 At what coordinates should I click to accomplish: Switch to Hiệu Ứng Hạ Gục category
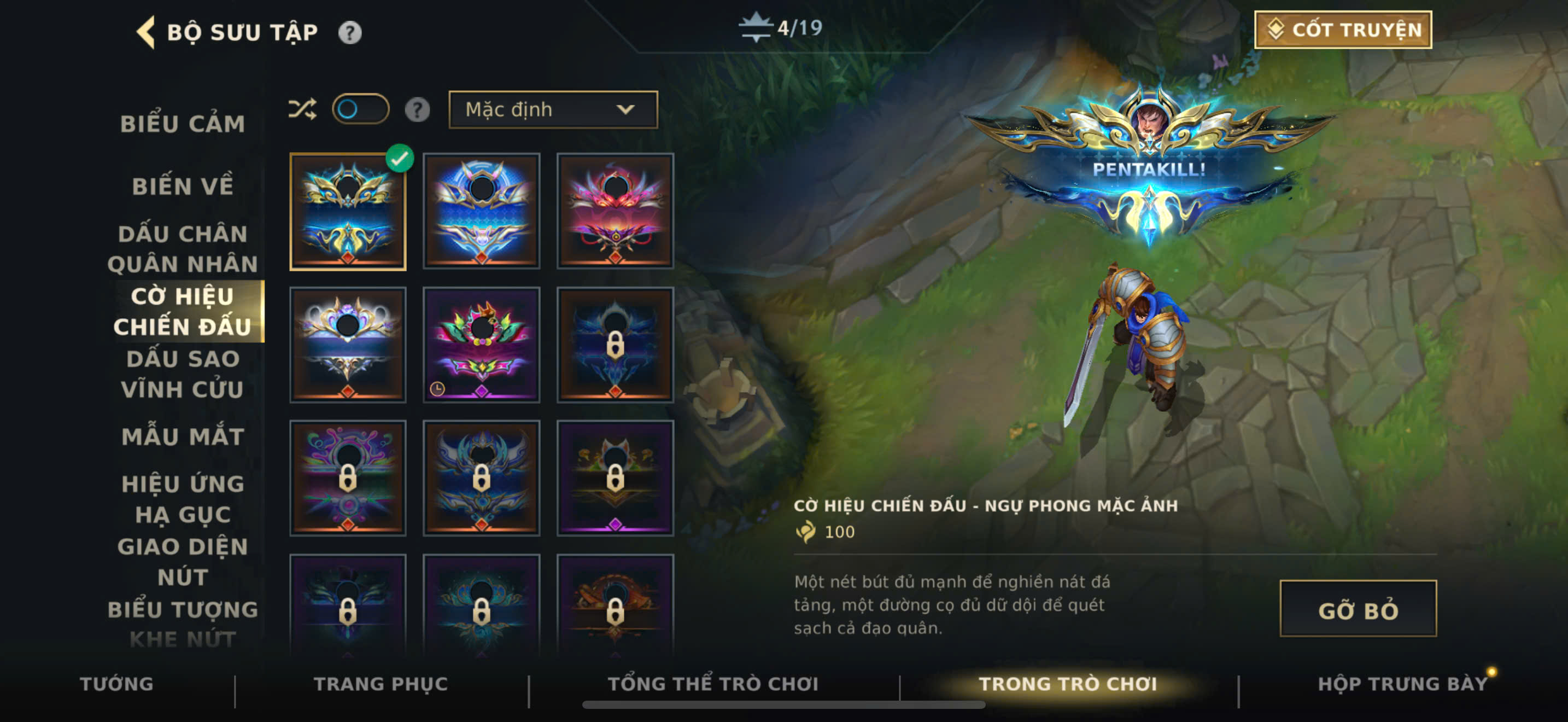(183, 499)
